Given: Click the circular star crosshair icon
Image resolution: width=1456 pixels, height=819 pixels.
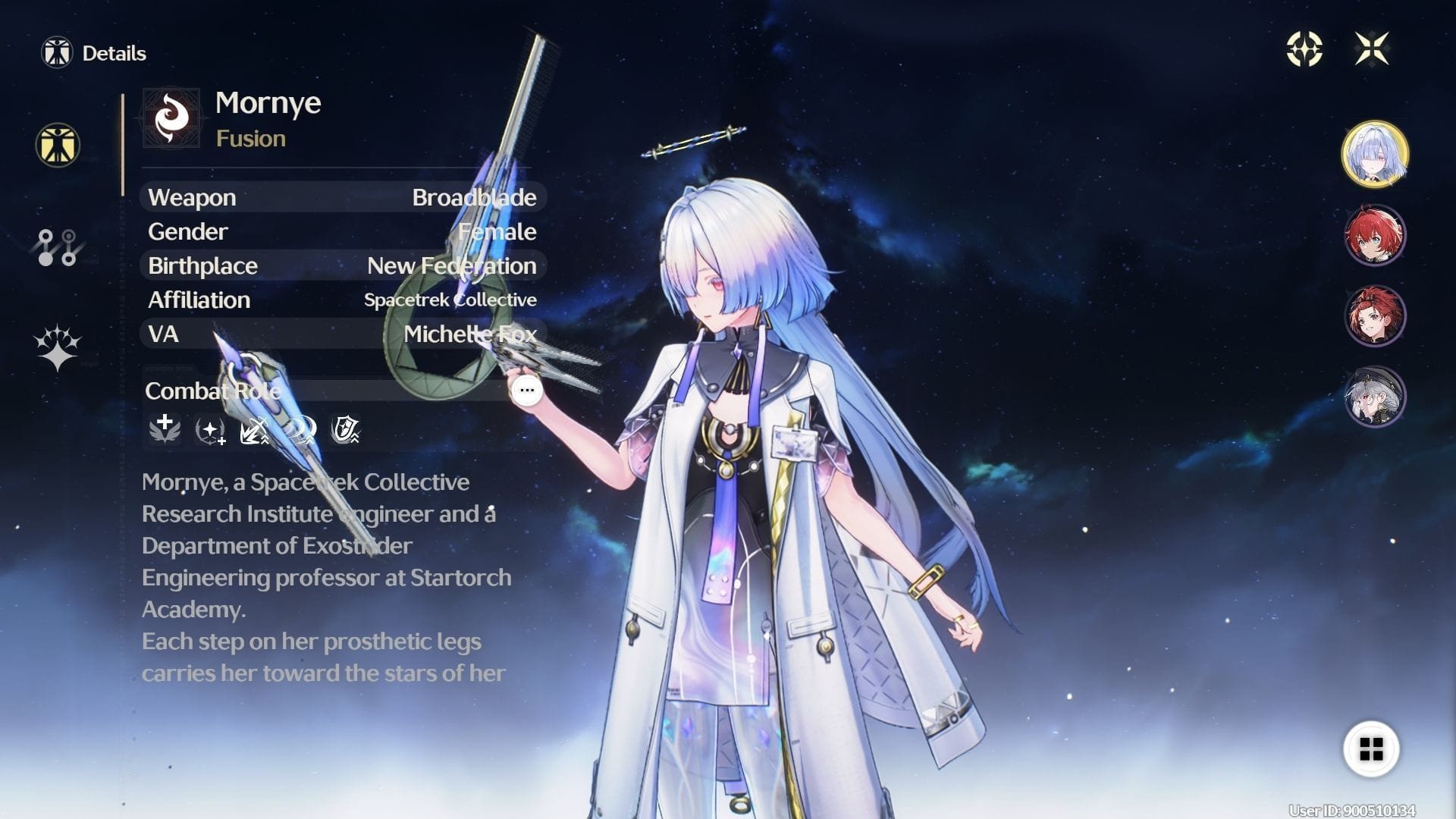Looking at the screenshot, I should (x=1304, y=49).
